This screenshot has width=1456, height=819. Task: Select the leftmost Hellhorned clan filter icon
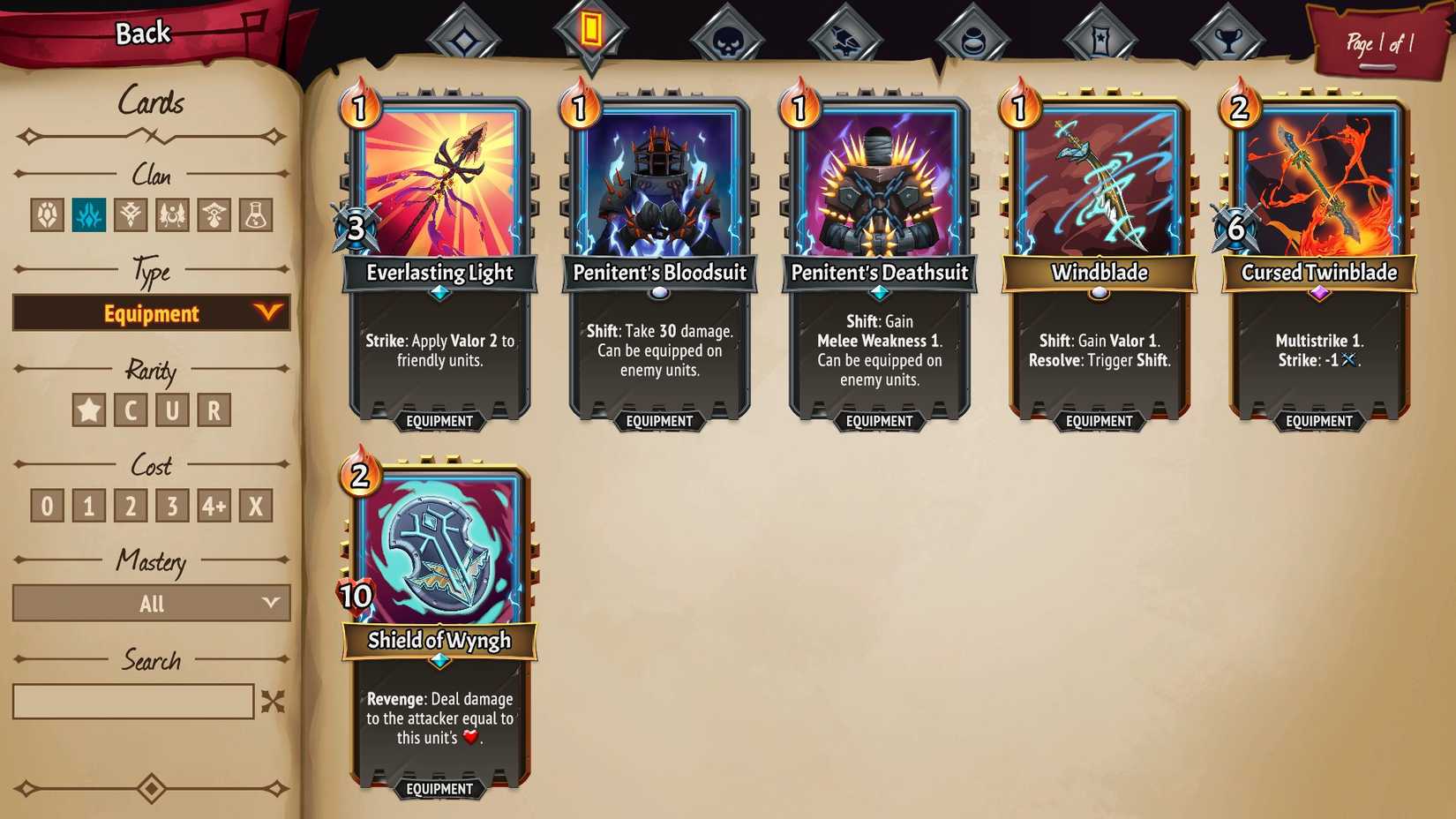click(x=49, y=214)
